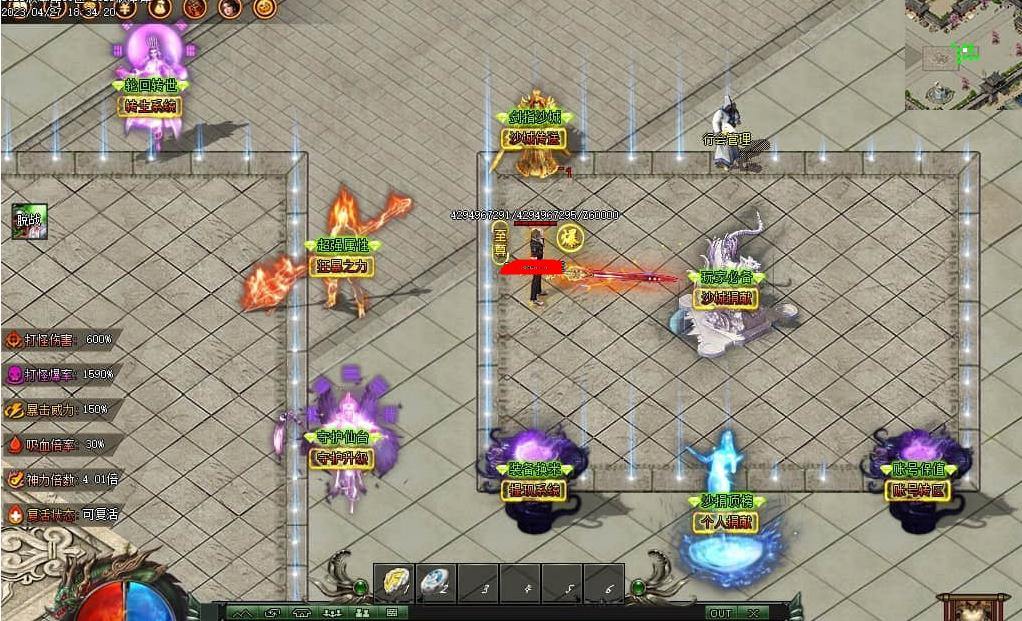The image size is (1022, 621).
Task: Click the orange pumpkin face icon
Action: click(x=264, y=9)
